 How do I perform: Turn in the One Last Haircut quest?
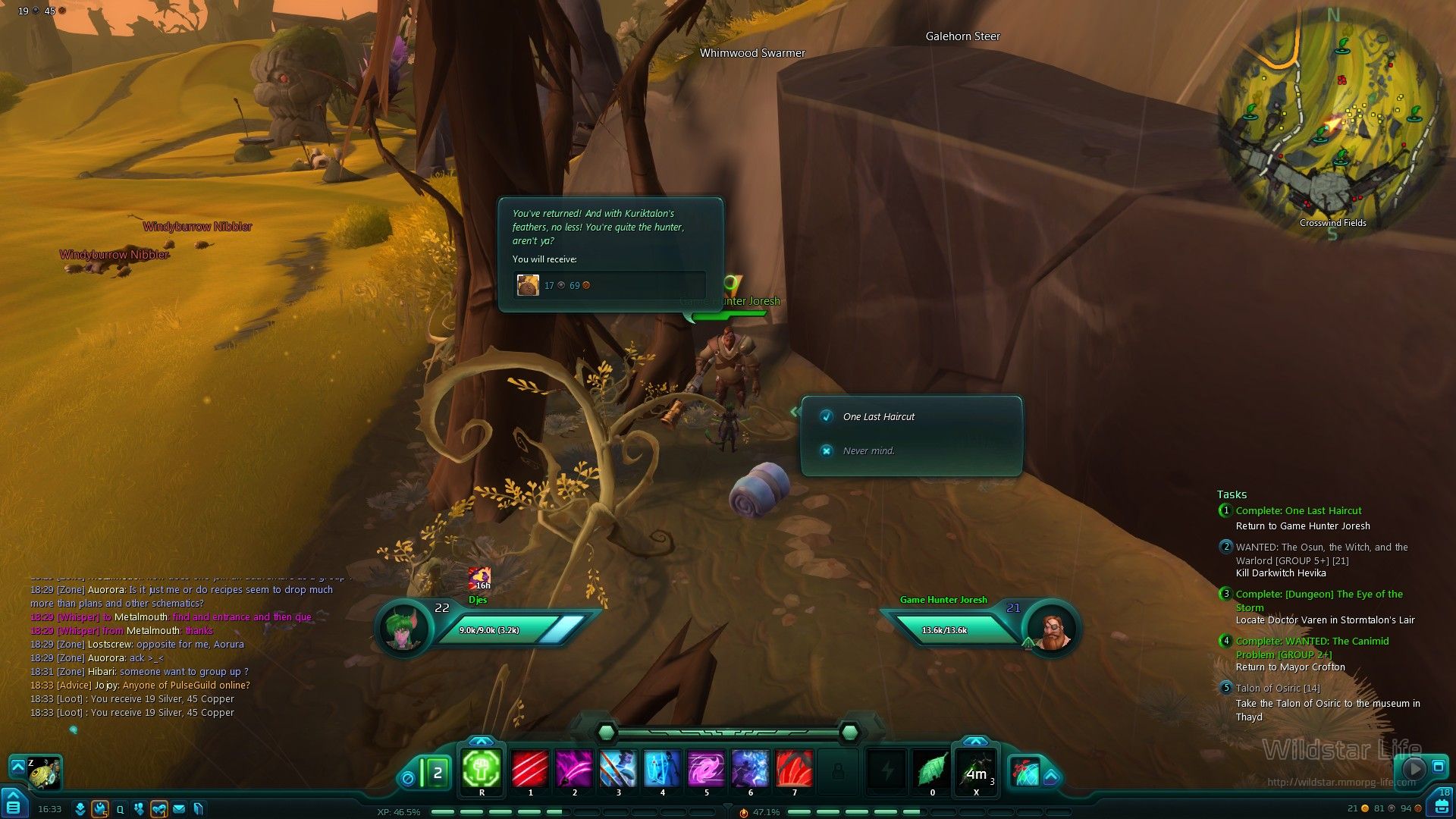(x=878, y=416)
